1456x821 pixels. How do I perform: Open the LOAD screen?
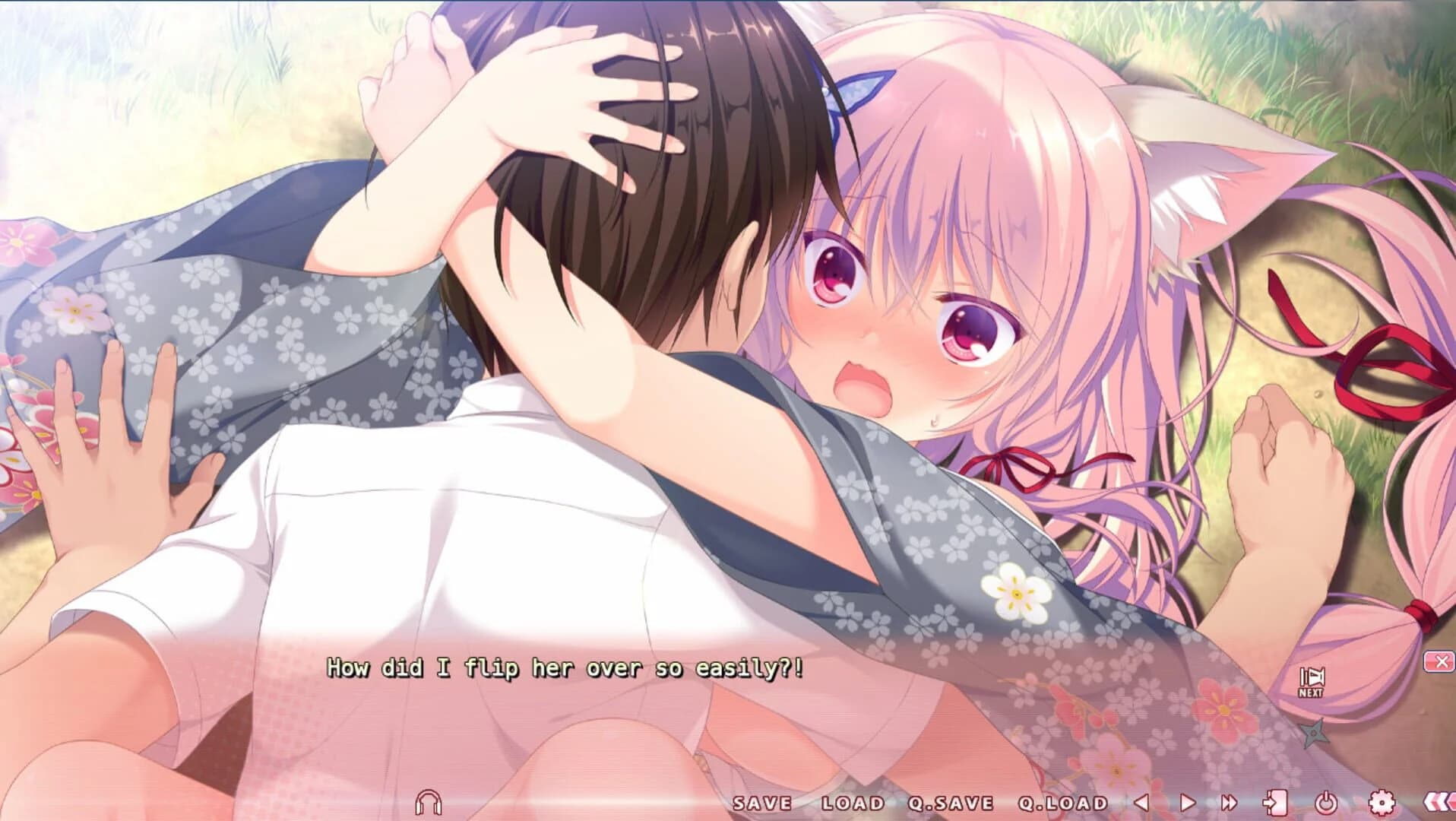[851, 802]
